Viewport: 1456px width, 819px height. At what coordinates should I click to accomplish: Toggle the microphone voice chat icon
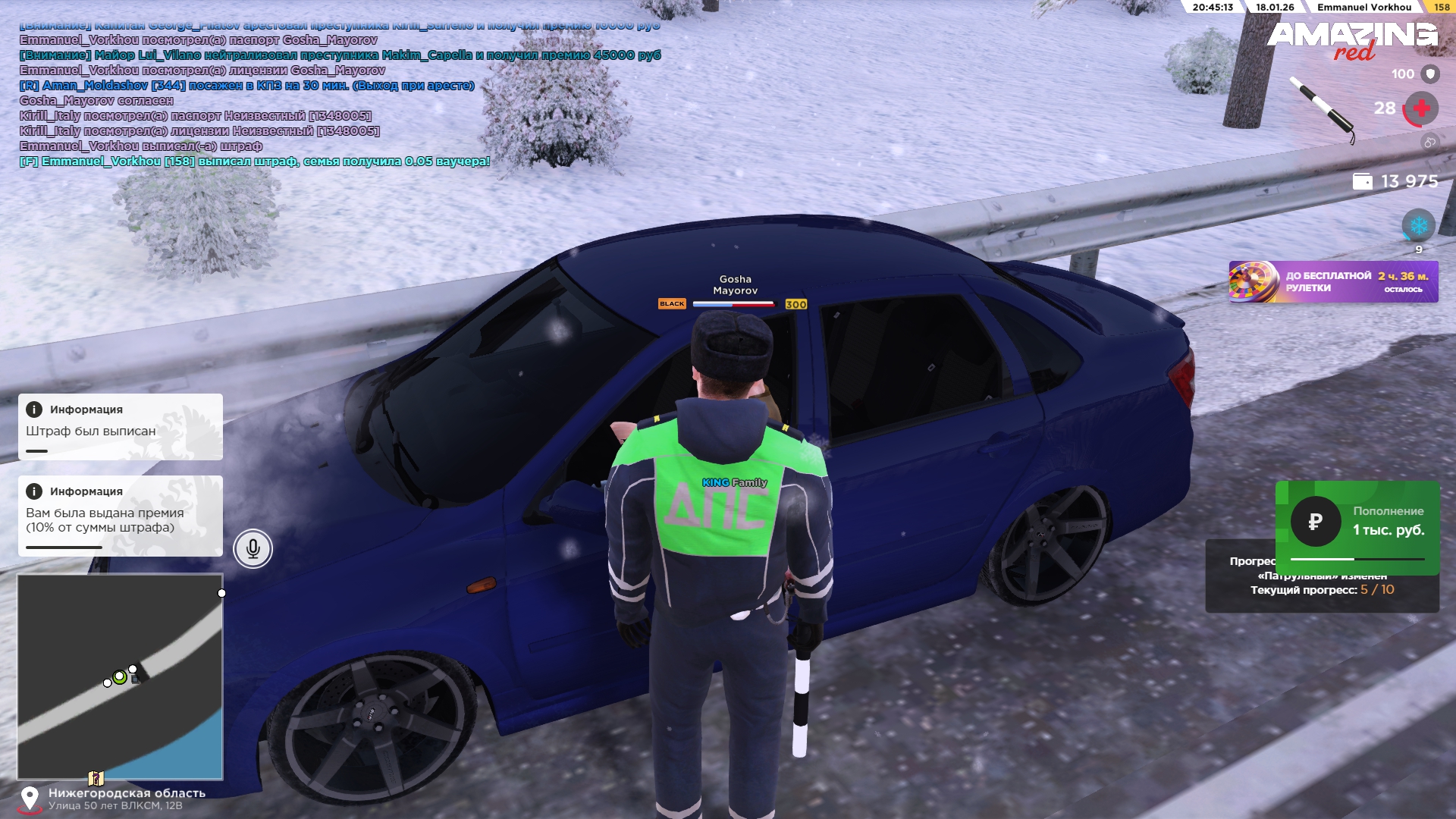[253, 548]
